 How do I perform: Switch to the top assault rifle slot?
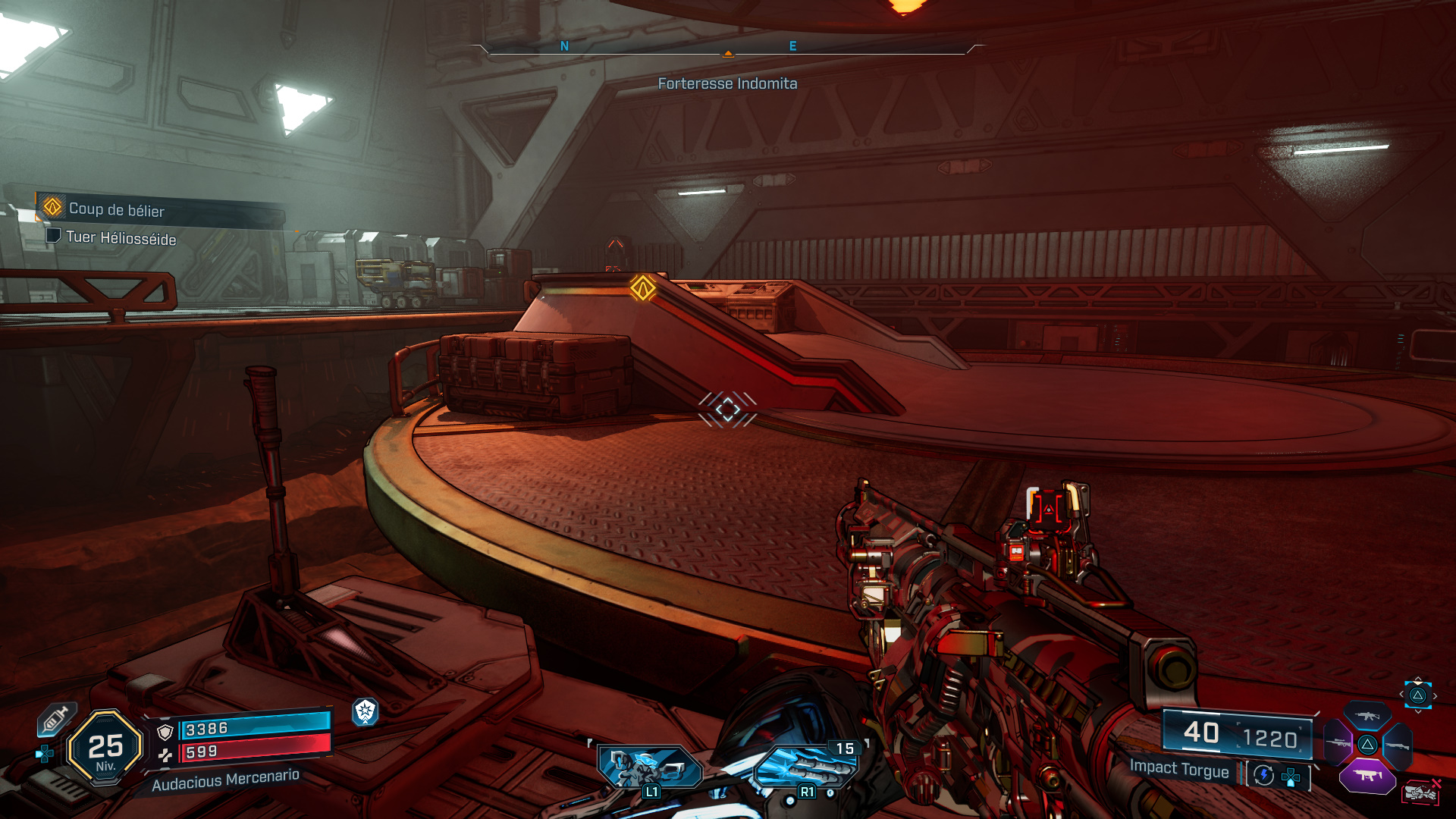tap(1367, 716)
